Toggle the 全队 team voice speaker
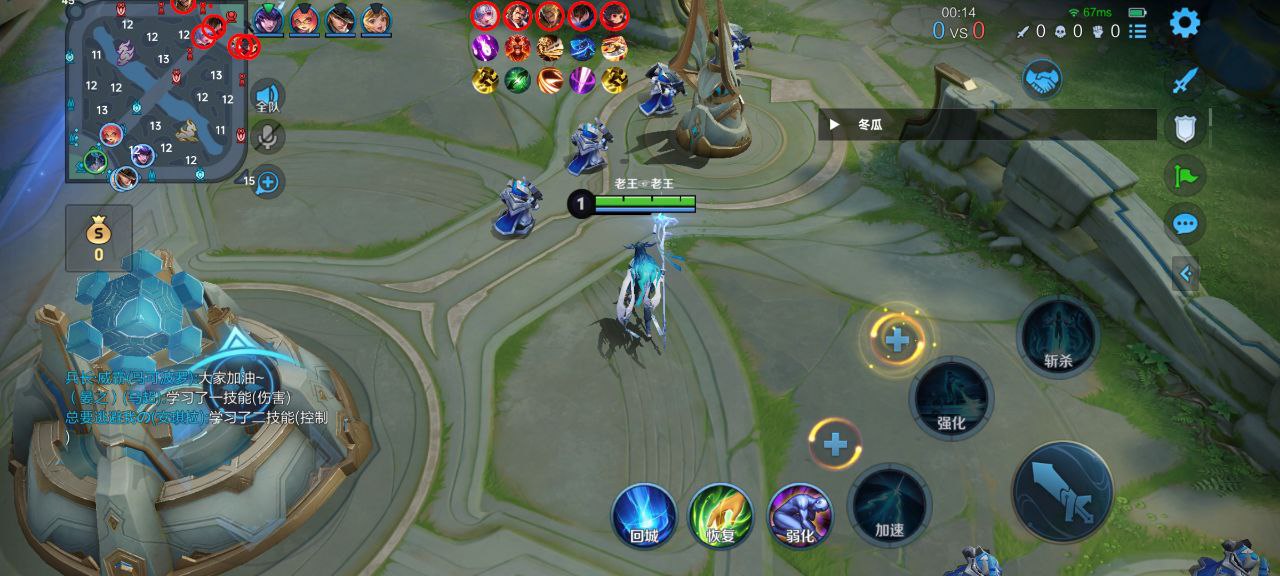This screenshot has height=576, width=1280. coord(267,96)
